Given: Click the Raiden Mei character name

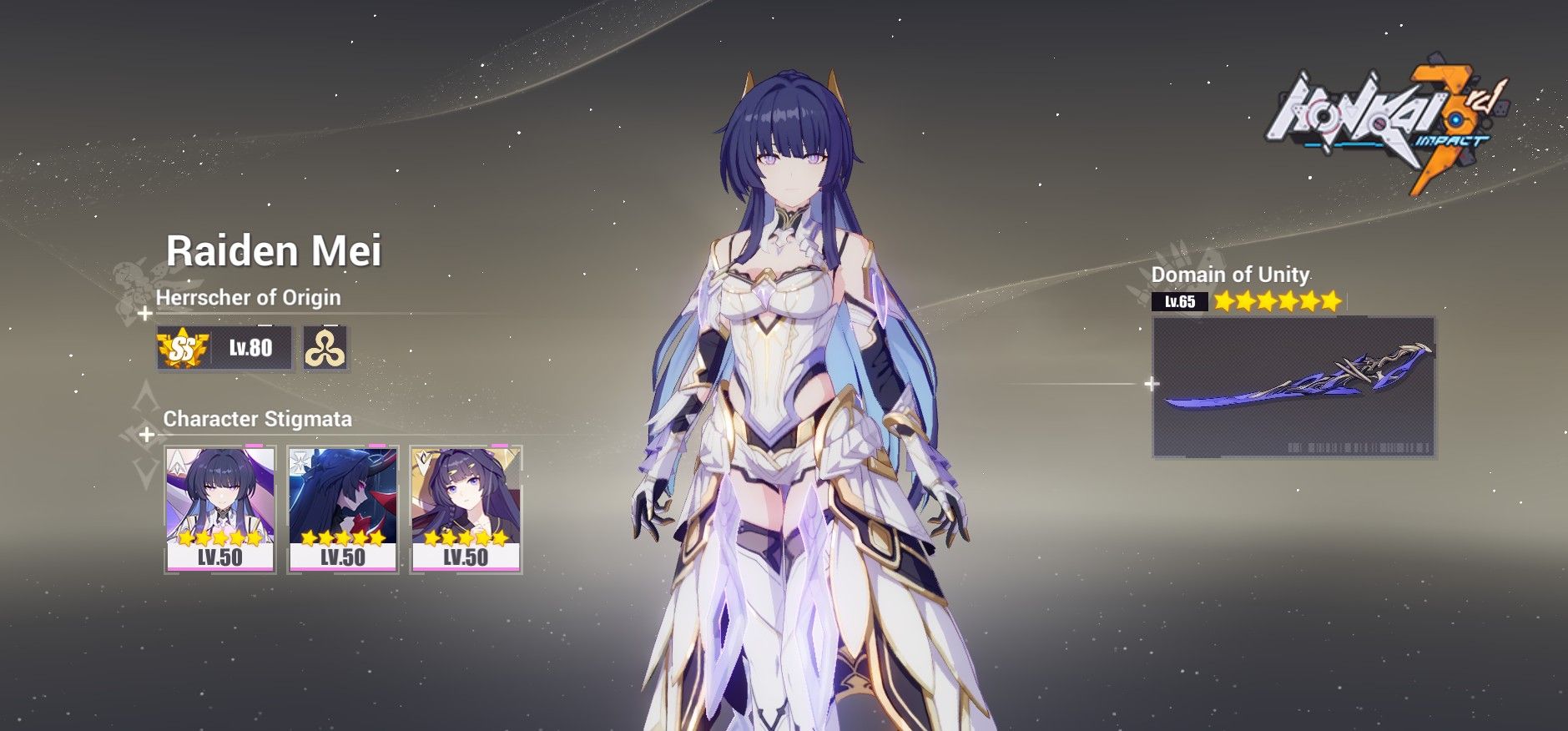Looking at the screenshot, I should point(275,250).
